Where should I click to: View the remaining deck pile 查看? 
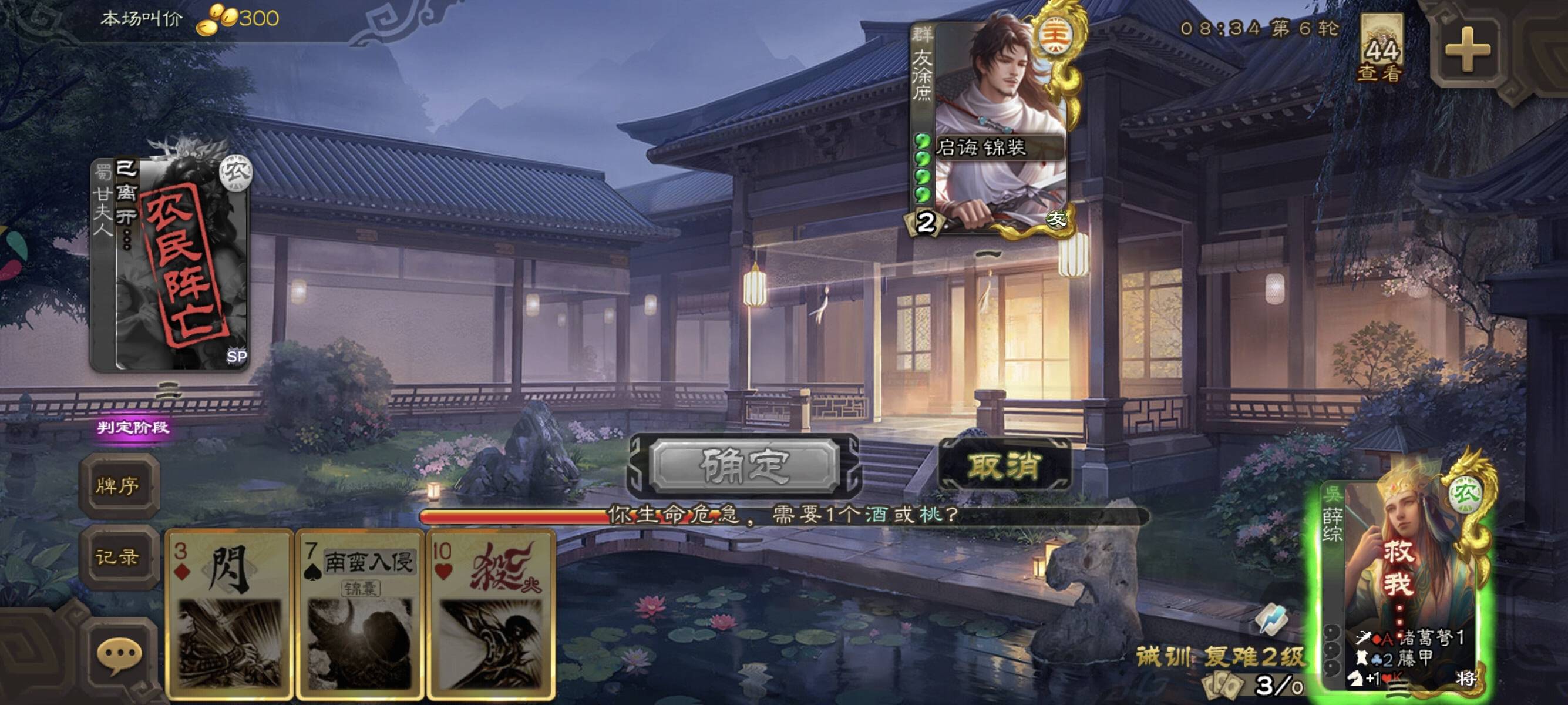pos(1381,50)
